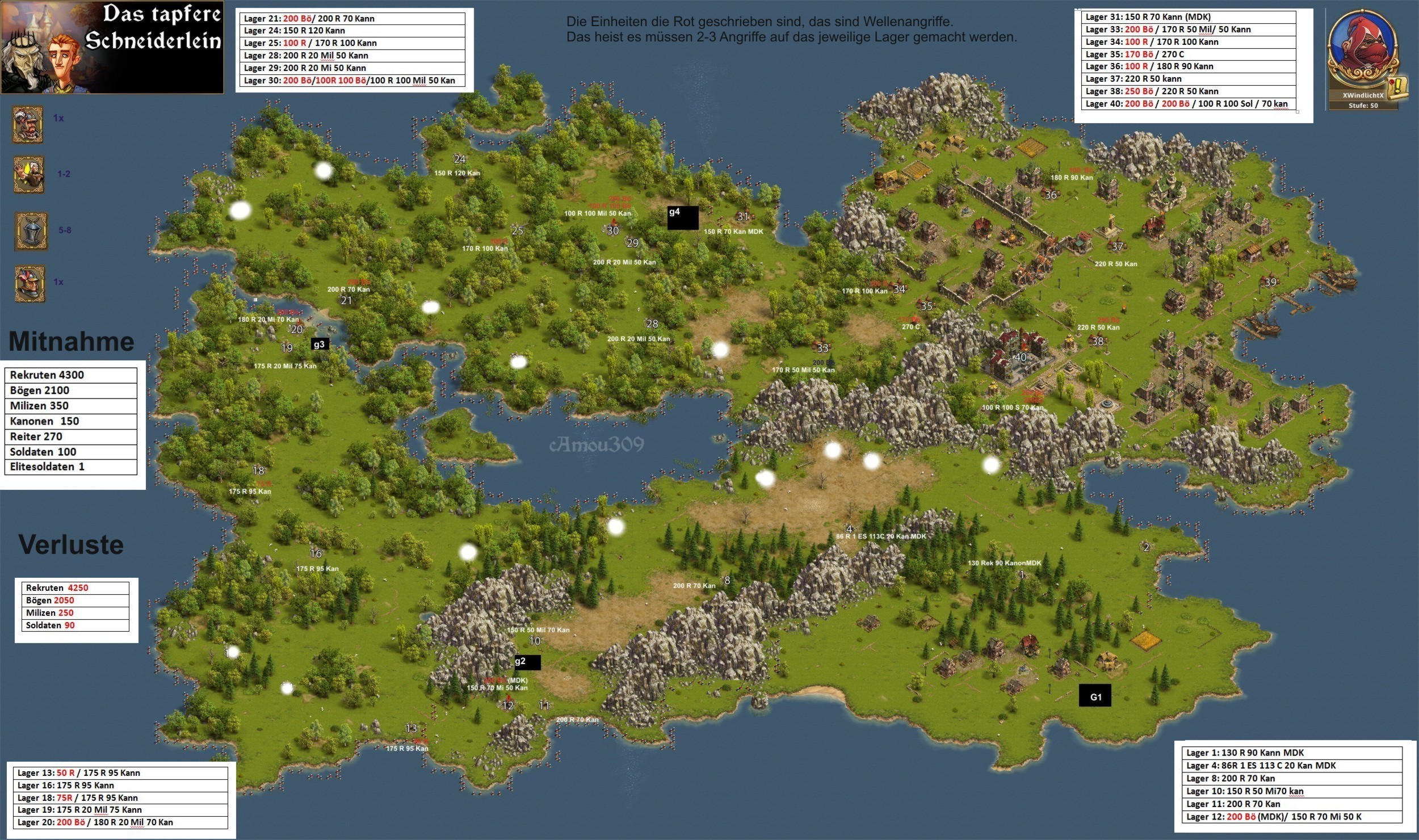Image resolution: width=1419 pixels, height=840 pixels.
Task: Select the red-bearded general with white plume
Action: 28,124
